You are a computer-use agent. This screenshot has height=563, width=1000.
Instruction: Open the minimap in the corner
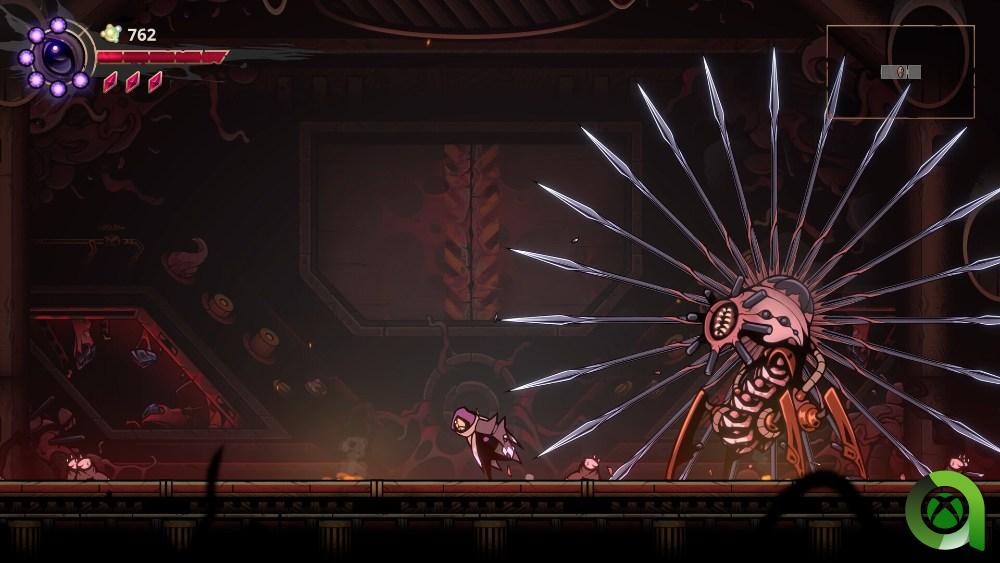(900, 72)
